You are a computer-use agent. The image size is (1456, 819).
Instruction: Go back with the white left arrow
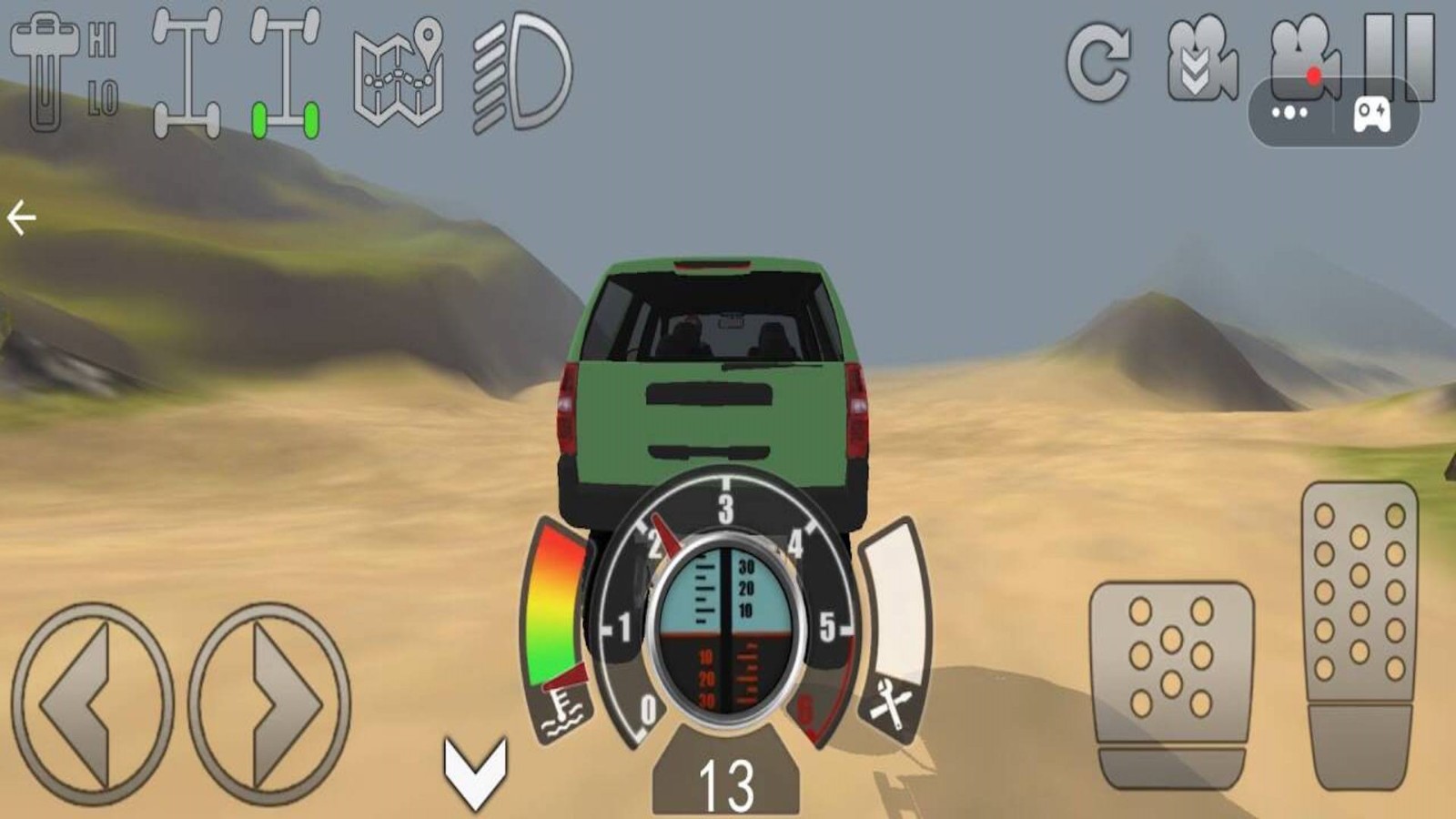pyautogui.click(x=21, y=218)
